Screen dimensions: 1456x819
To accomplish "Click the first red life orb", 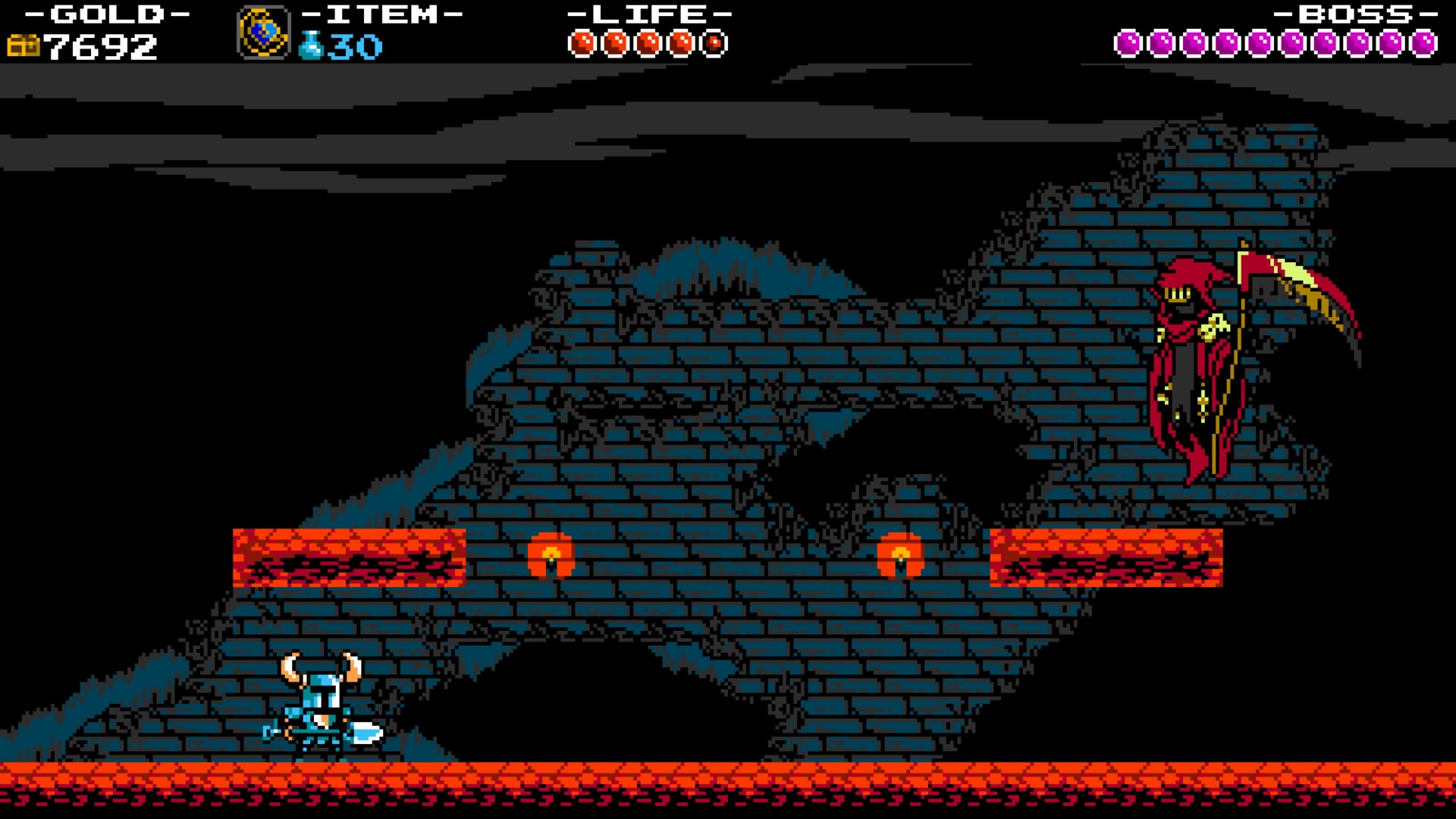I will pyautogui.click(x=583, y=42).
